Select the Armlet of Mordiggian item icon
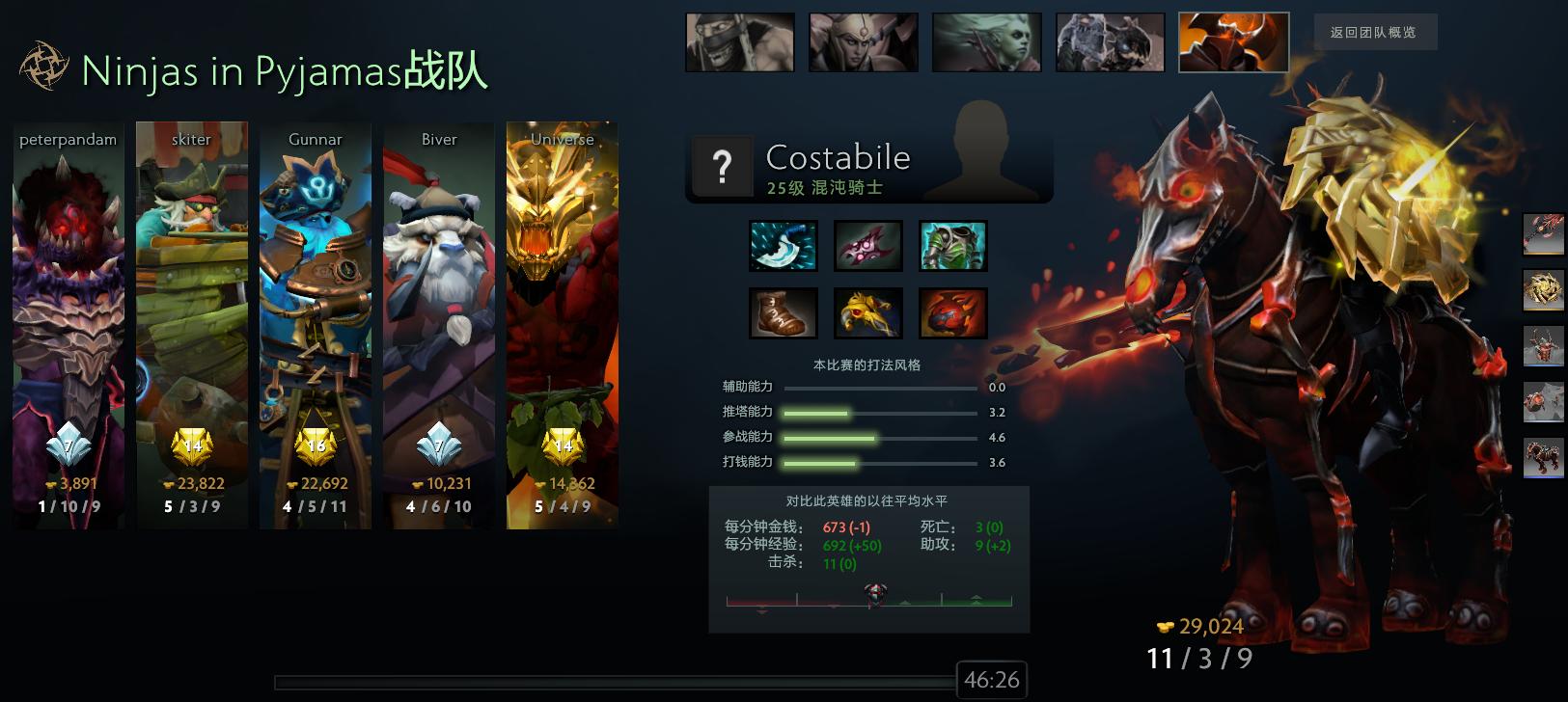 click(x=868, y=312)
